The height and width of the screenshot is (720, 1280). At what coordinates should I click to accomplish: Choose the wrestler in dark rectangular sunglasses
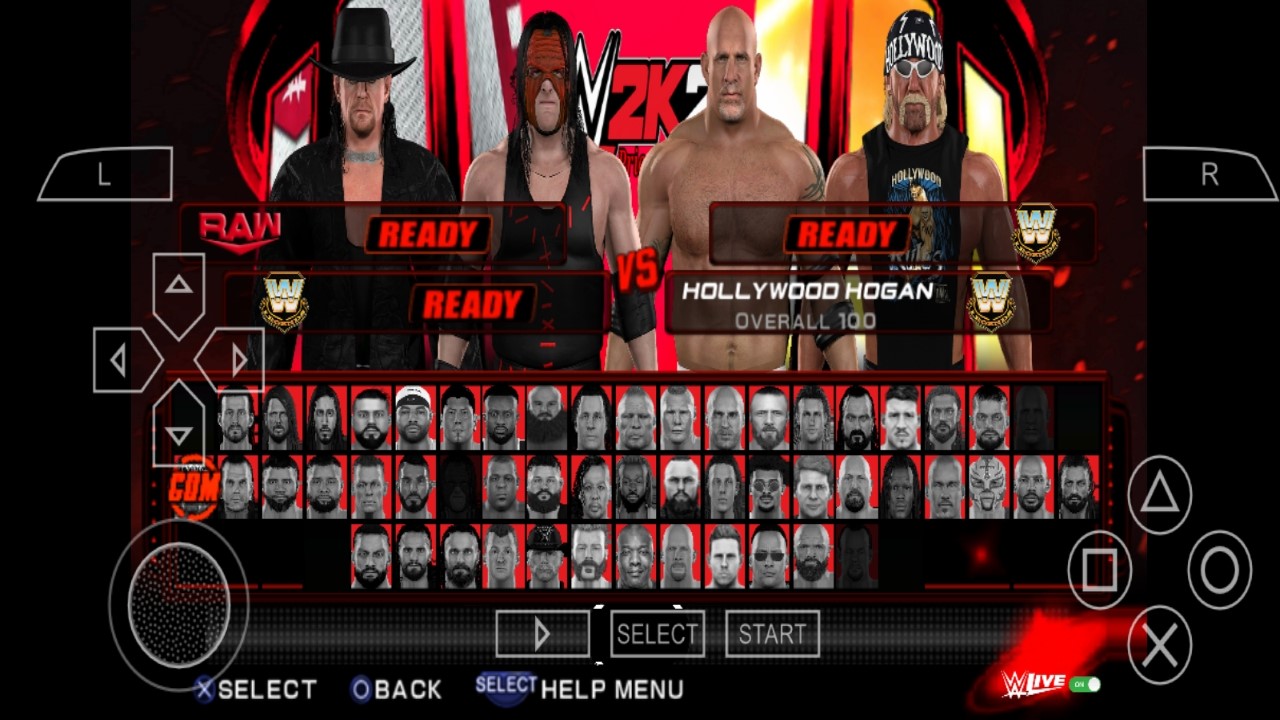coord(767,556)
